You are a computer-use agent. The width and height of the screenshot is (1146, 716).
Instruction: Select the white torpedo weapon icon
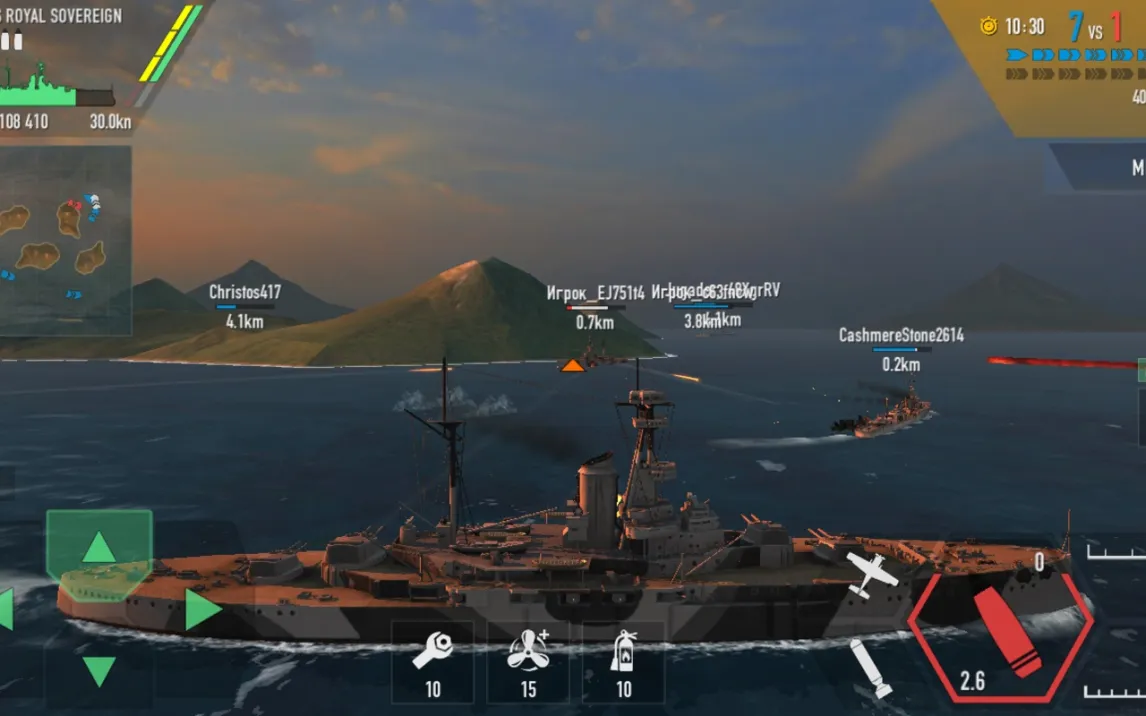870,667
